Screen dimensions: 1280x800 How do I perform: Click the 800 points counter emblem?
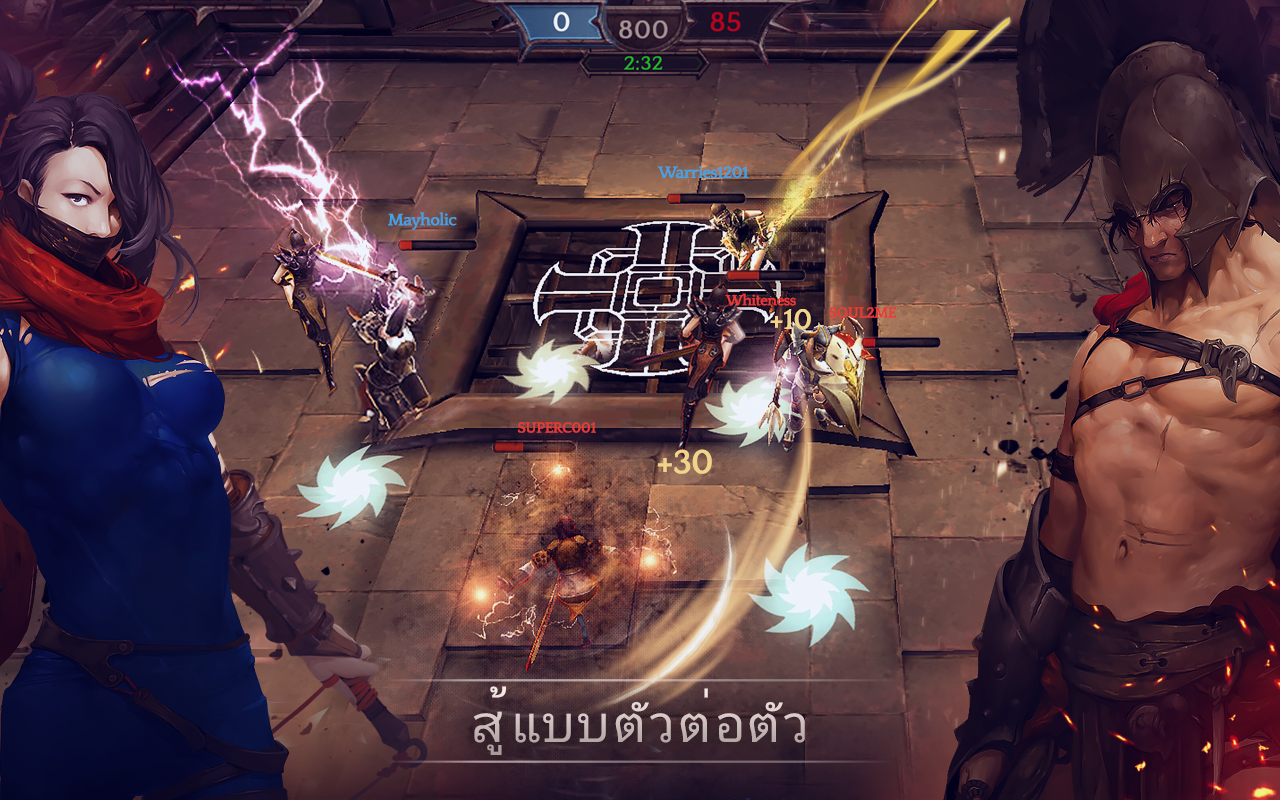click(x=642, y=27)
